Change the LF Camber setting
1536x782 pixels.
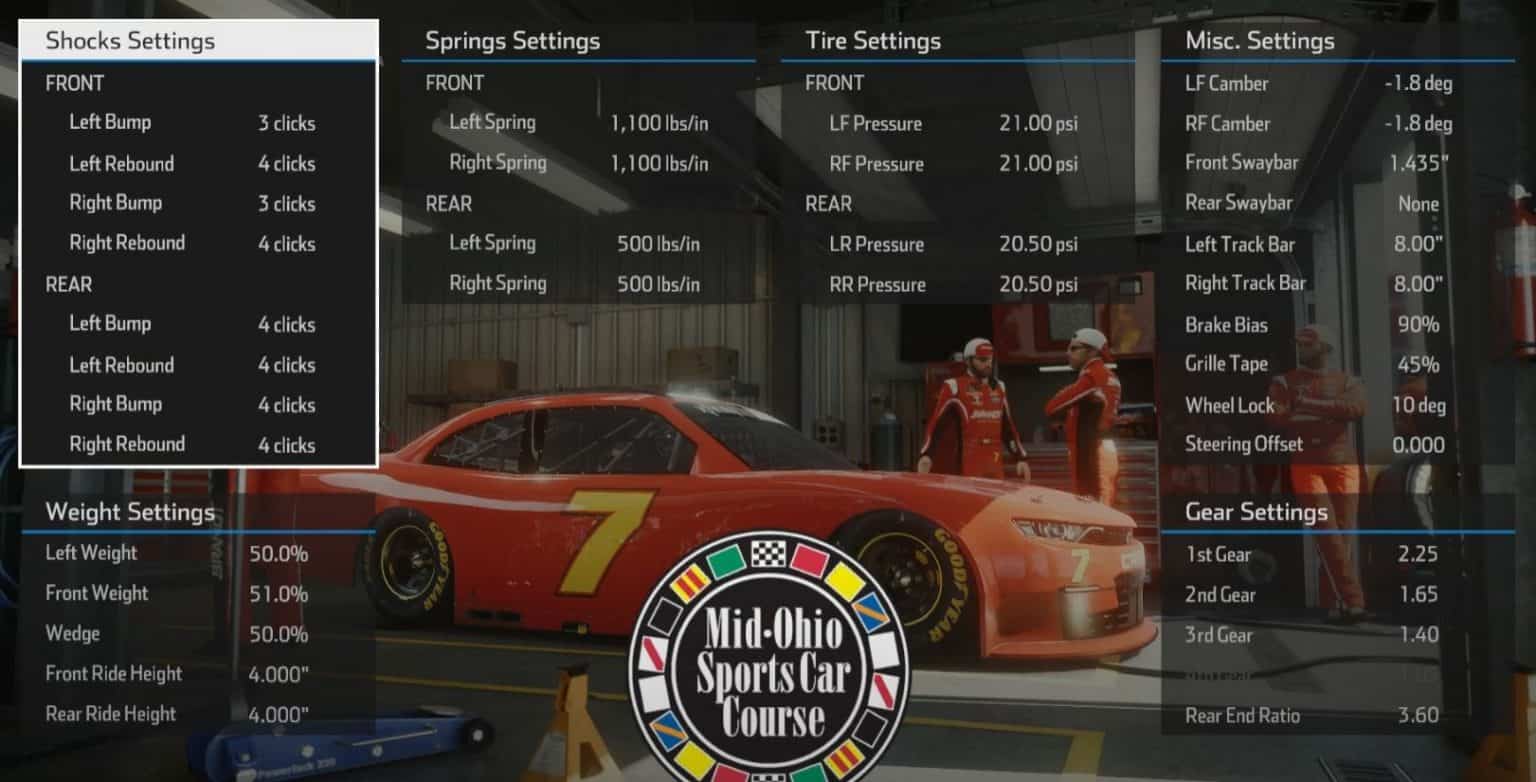coord(1227,84)
